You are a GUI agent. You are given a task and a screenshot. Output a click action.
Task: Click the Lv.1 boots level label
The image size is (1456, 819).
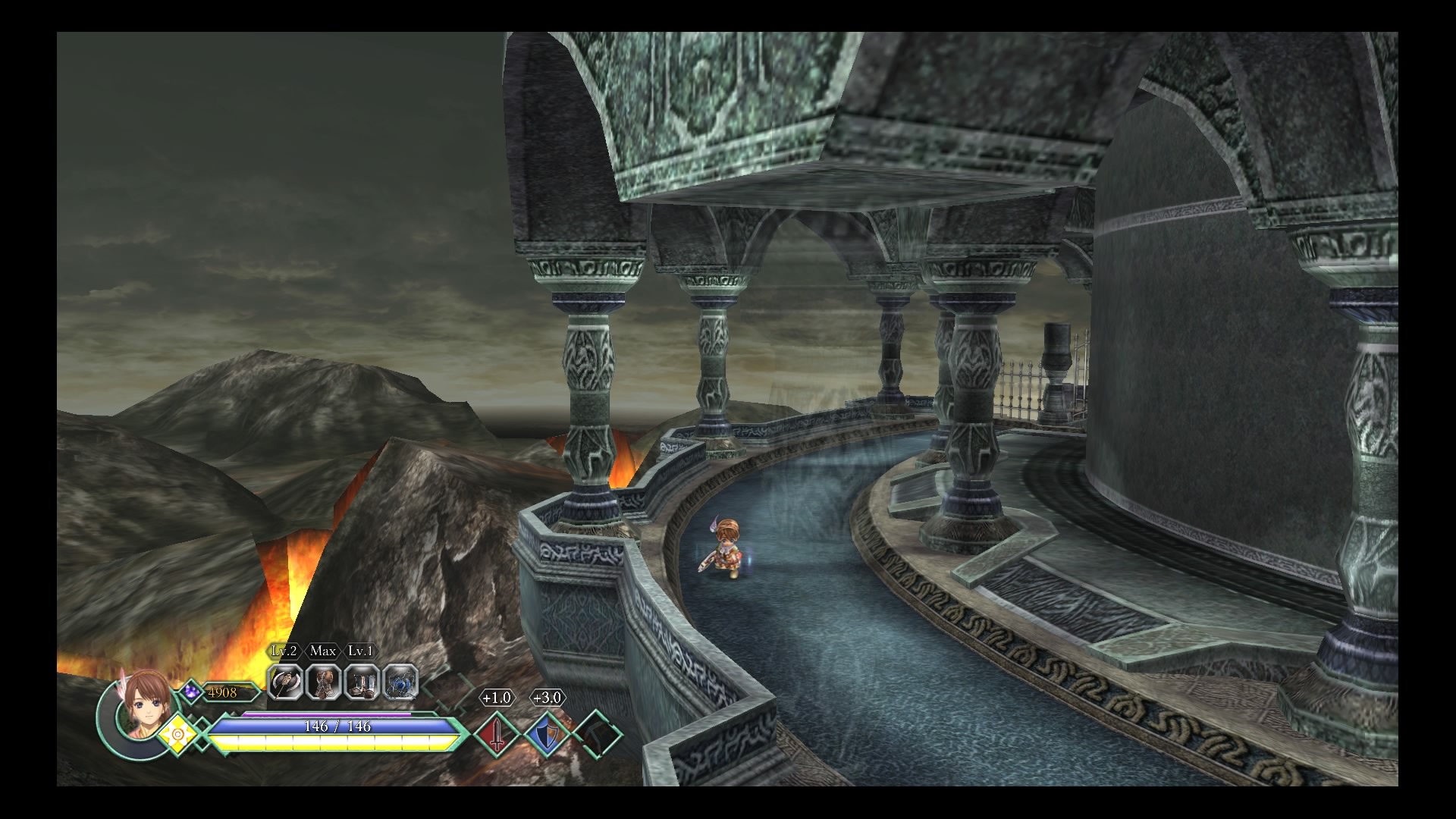click(360, 651)
